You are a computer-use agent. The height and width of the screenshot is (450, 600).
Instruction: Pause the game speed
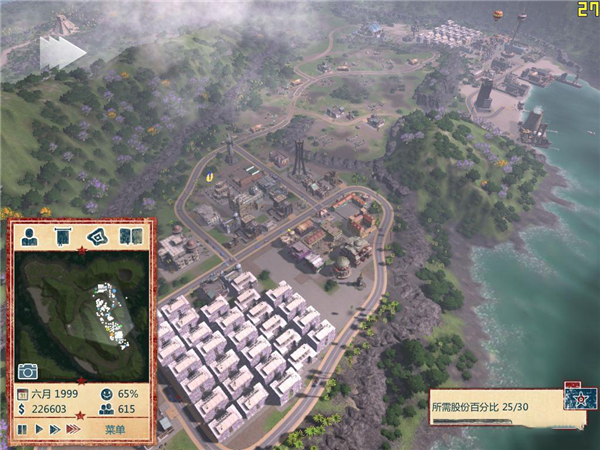click(x=22, y=429)
